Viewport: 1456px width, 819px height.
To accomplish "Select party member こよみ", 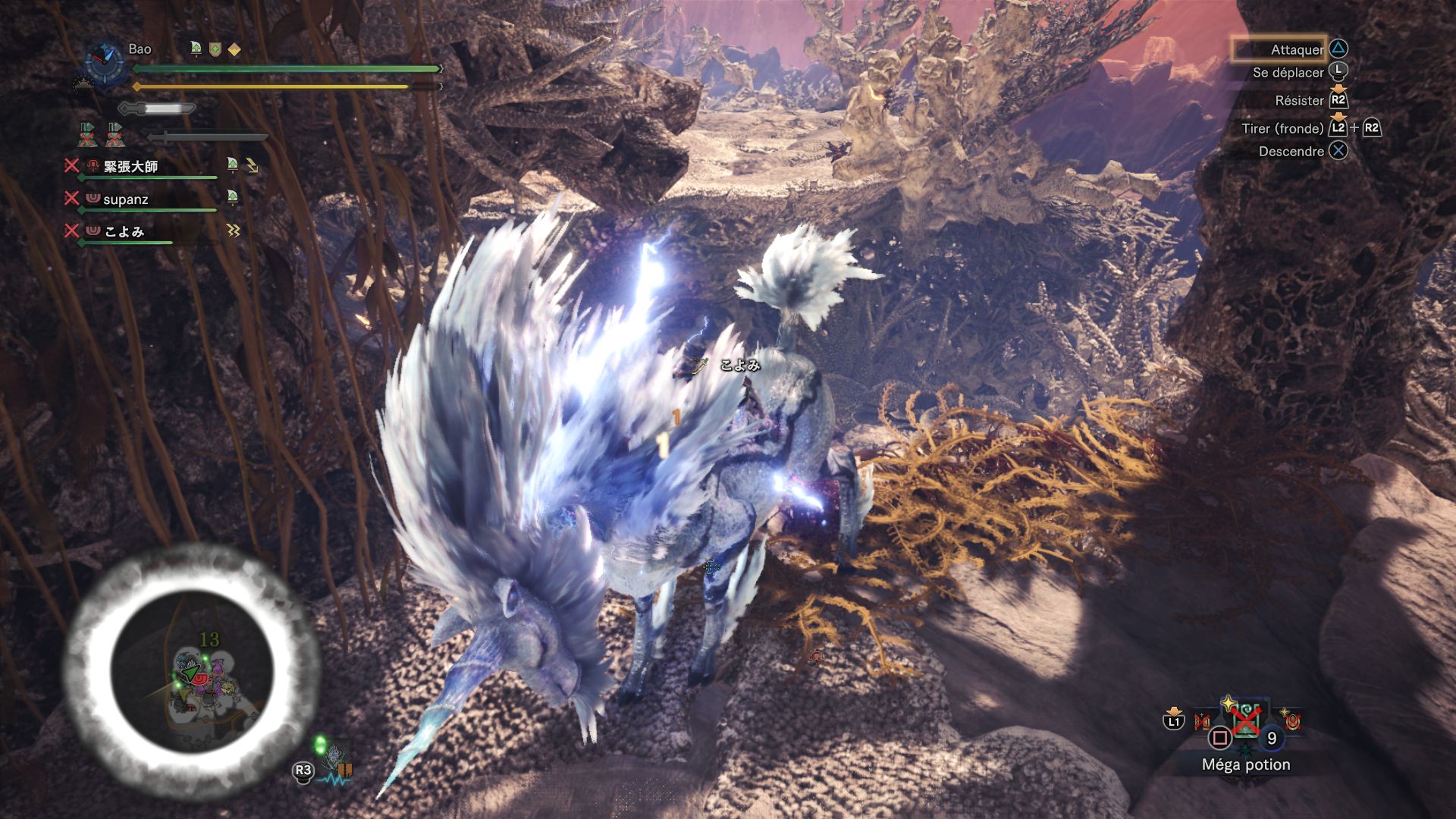I will [124, 231].
